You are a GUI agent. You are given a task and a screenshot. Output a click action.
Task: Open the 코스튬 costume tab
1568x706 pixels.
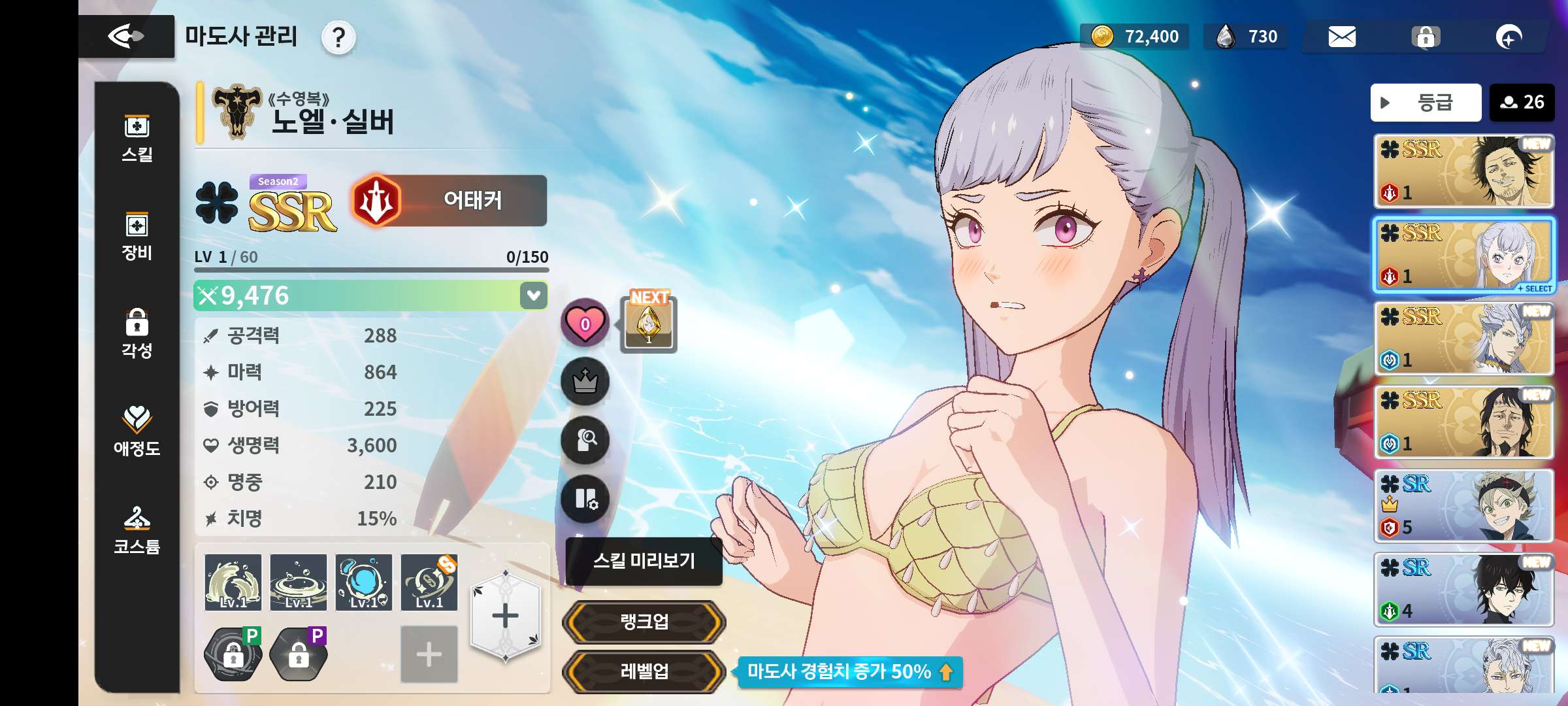137,530
